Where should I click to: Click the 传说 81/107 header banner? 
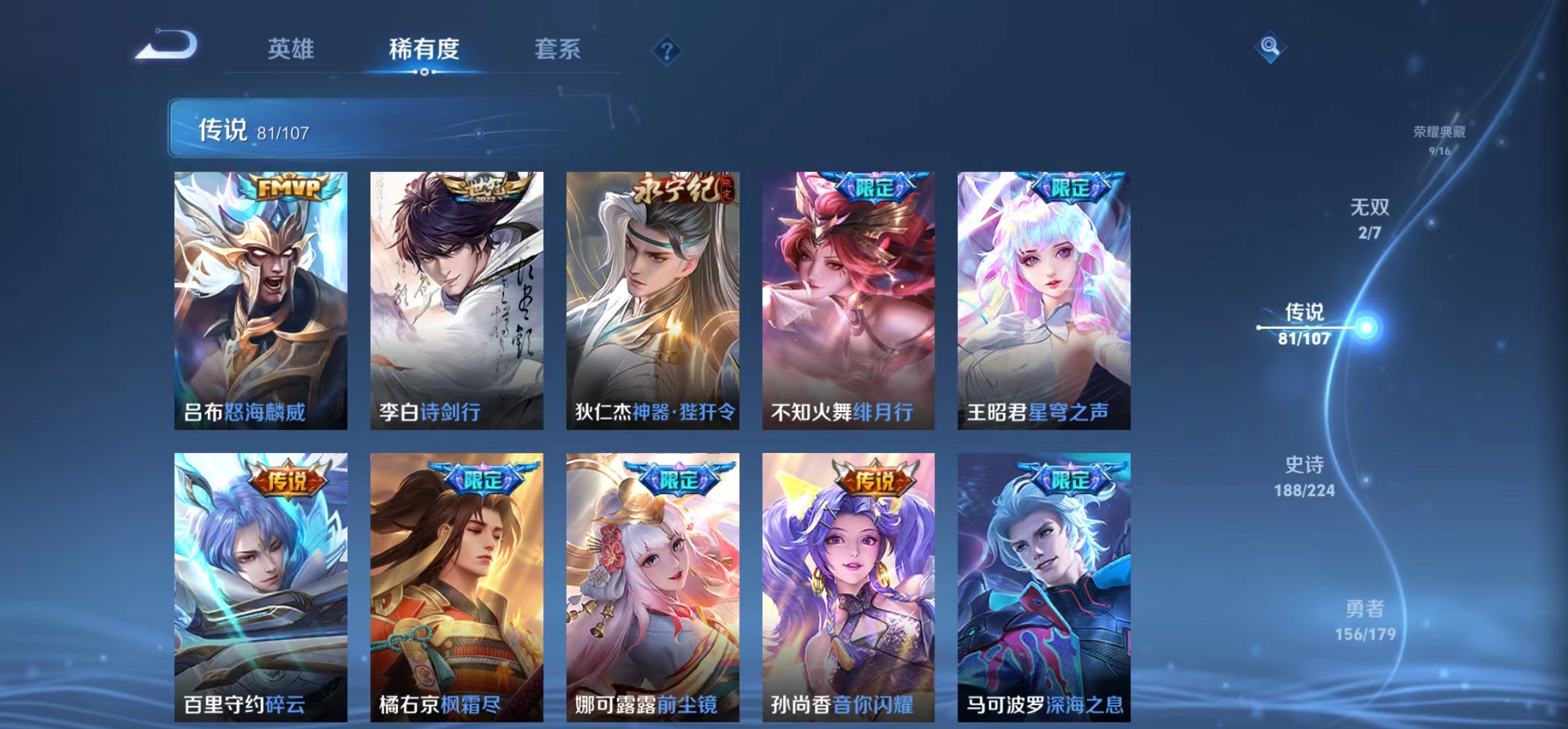point(396,130)
